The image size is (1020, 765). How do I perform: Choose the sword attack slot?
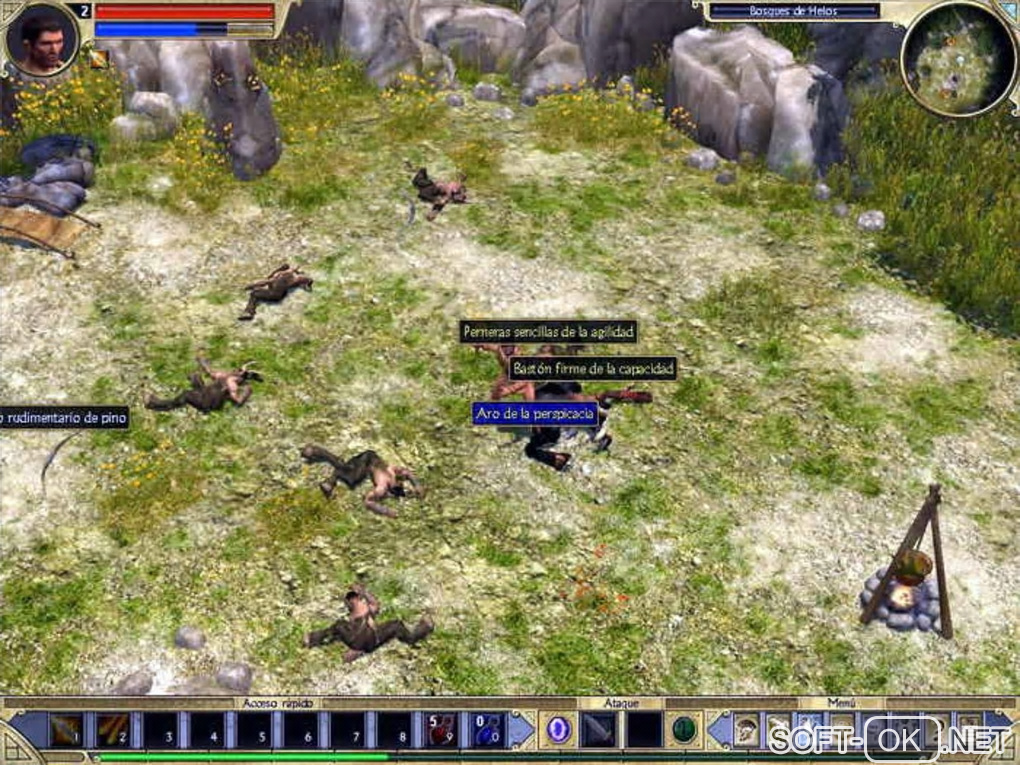coord(599,730)
